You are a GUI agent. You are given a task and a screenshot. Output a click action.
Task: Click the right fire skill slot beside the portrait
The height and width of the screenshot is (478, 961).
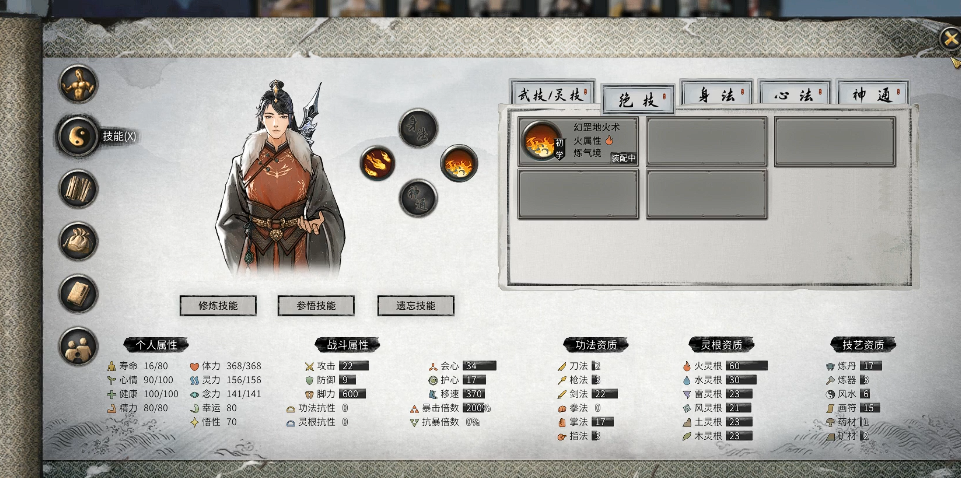(x=459, y=163)
